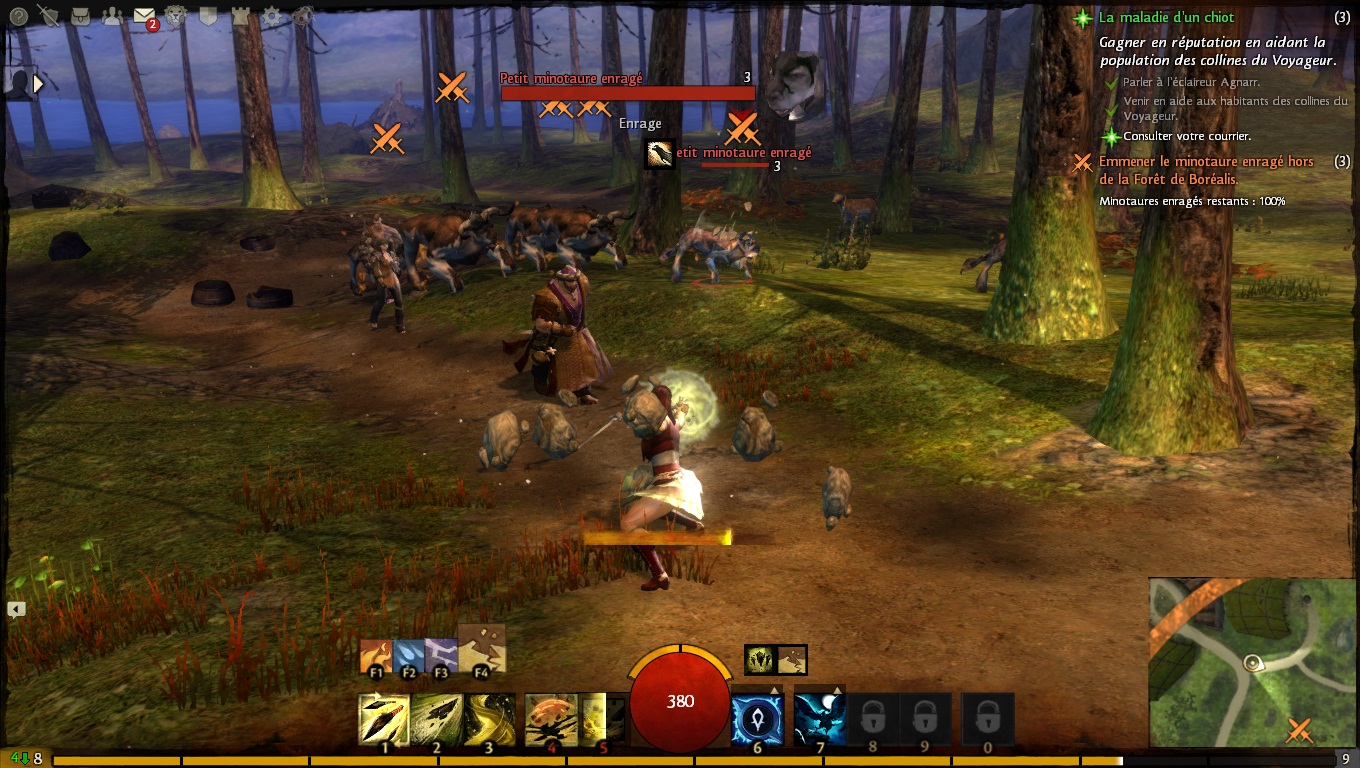Image resolution: width=1360 pixels, height=768 pixels.
Task: Switch to Fire attunement
Action: (x=376, y=658)
